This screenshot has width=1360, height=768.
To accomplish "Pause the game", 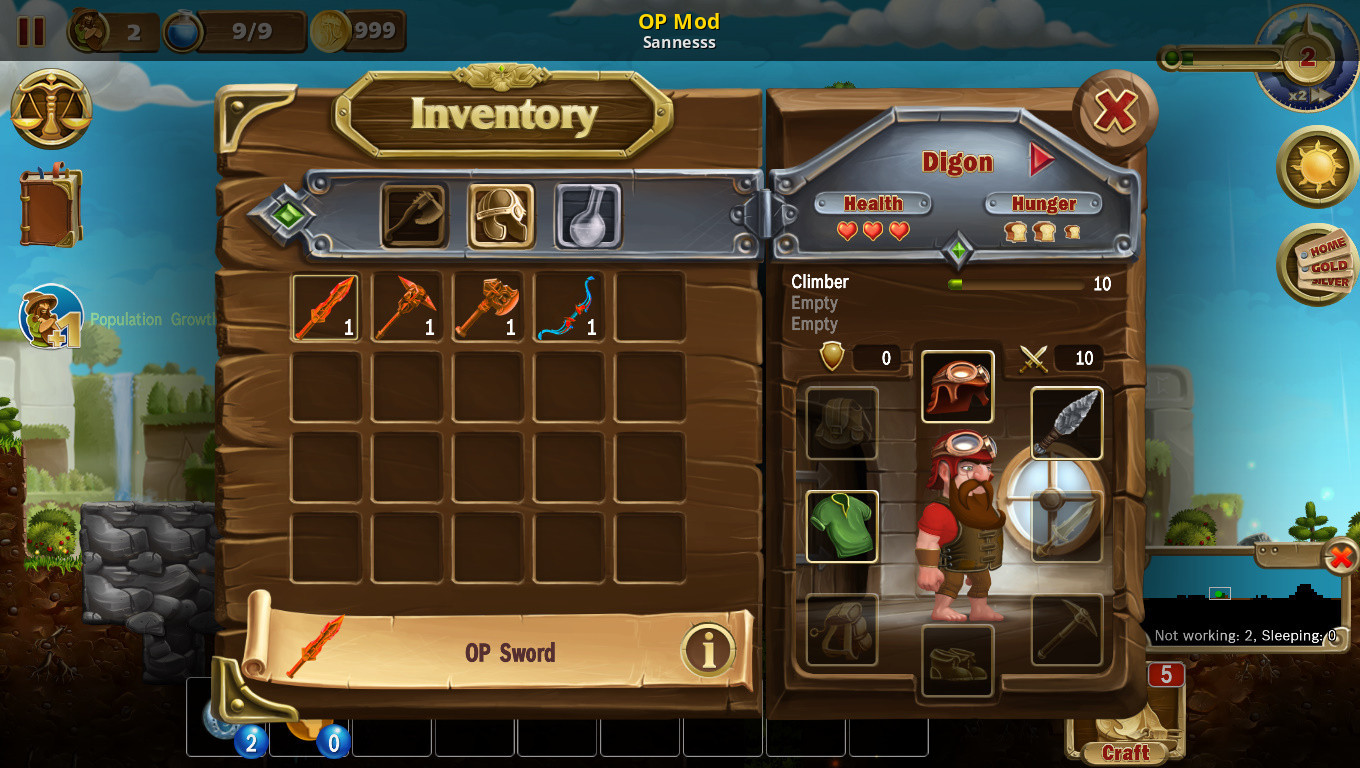I will 31,31.
